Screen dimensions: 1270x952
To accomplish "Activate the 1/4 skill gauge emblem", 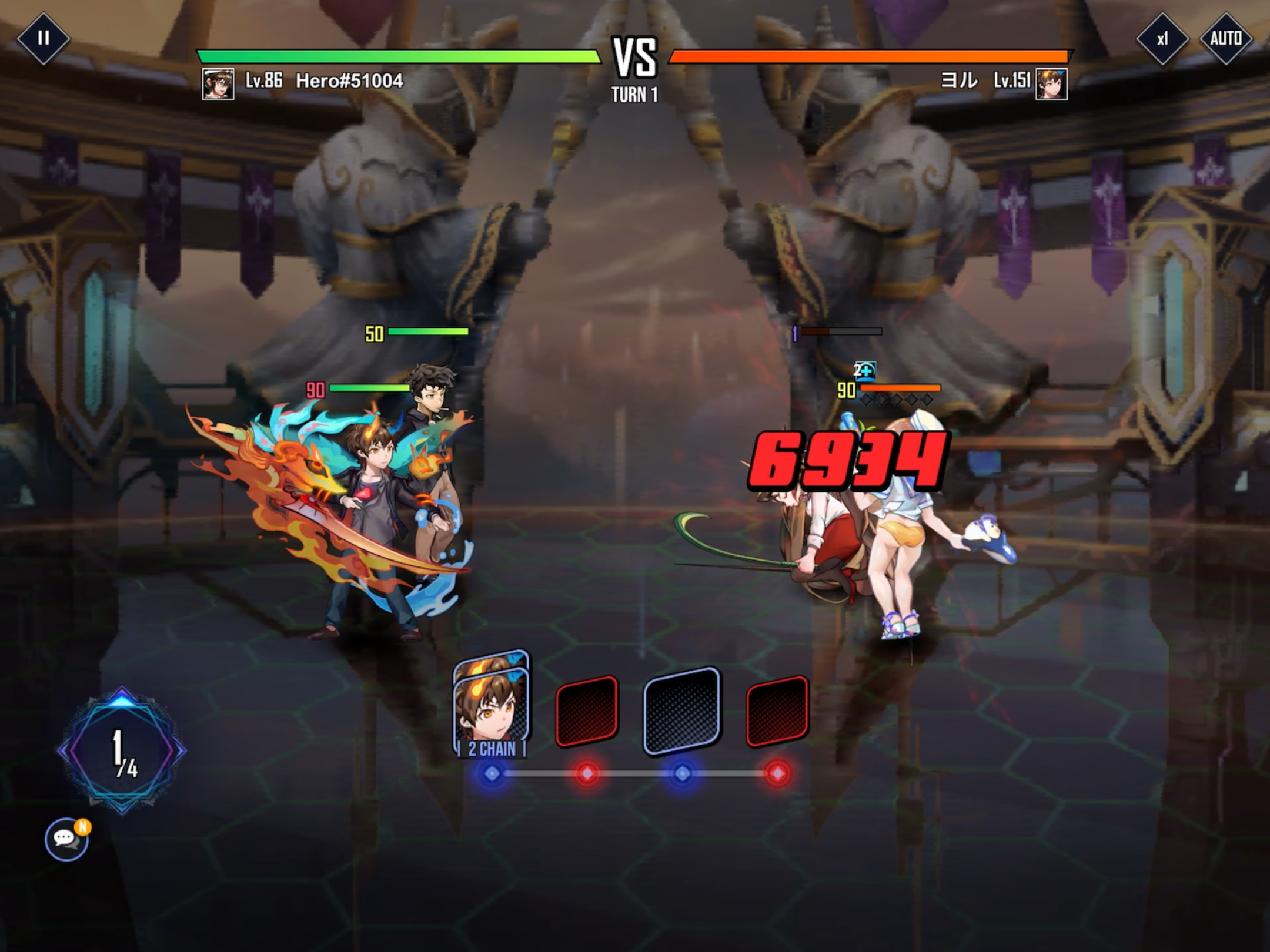I will pos(122,750).
